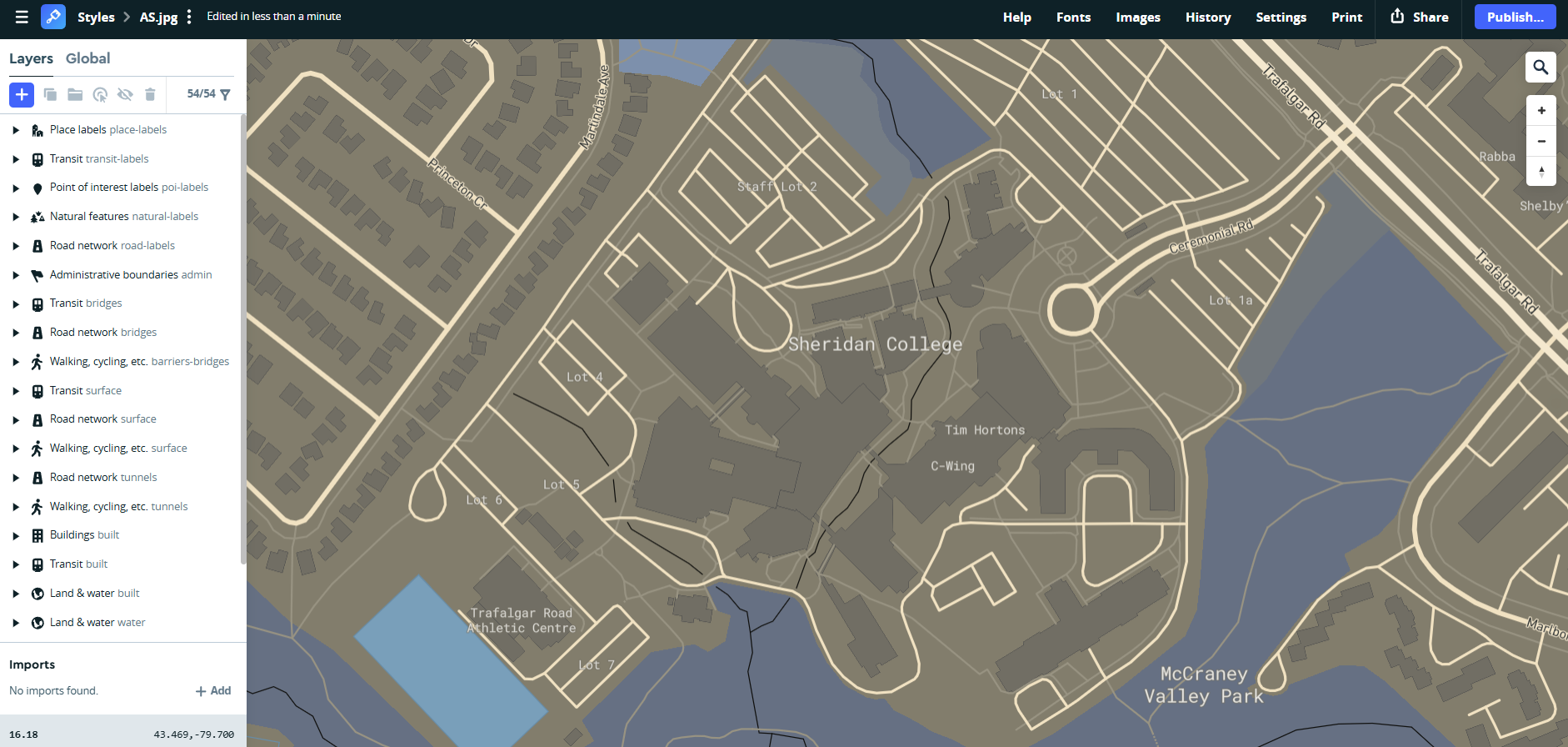
Task: Switch to the Global tab
Action: click(x=87, y=58)
